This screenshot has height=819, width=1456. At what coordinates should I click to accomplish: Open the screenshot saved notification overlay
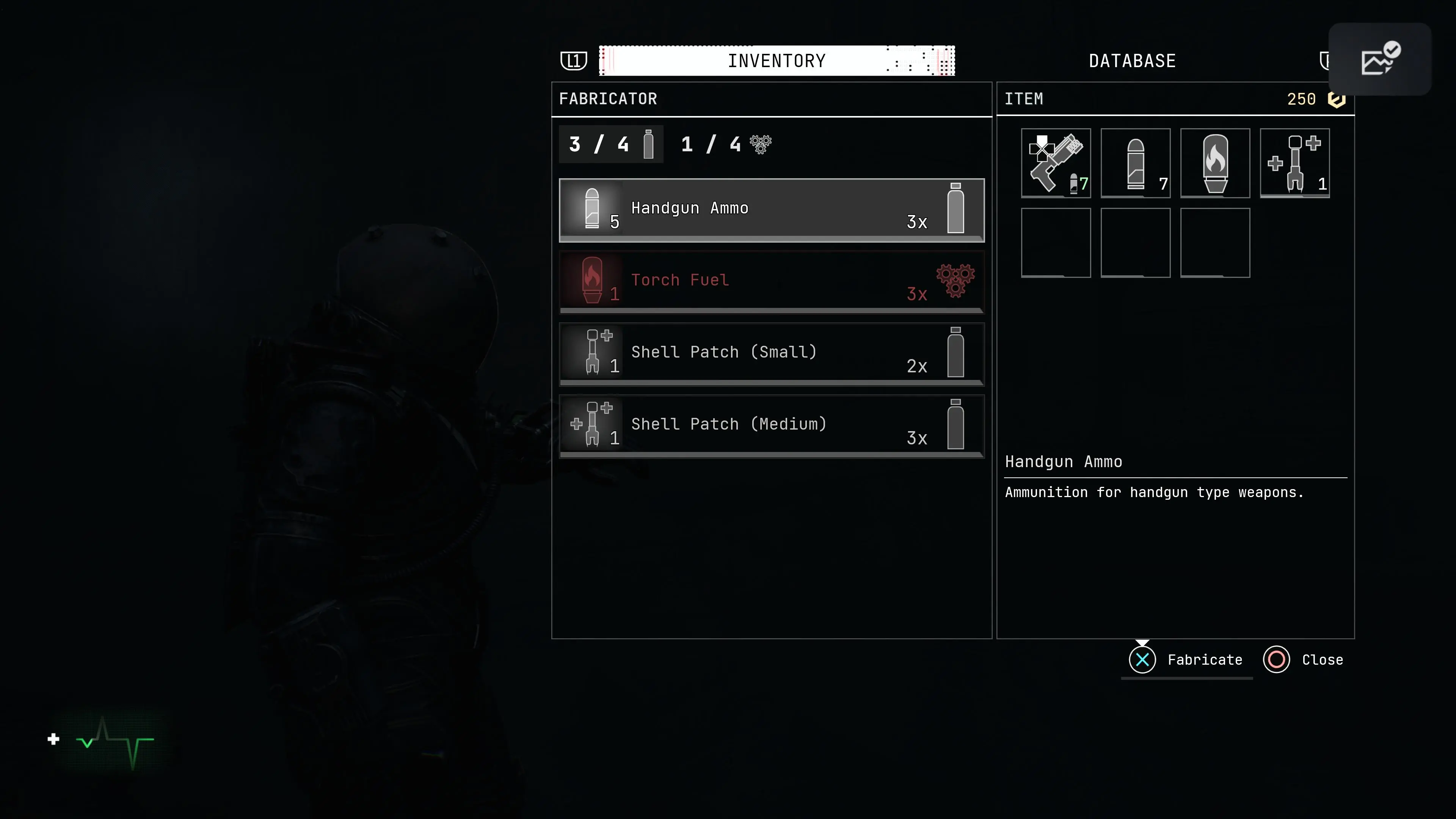[x=1380, y=59]
